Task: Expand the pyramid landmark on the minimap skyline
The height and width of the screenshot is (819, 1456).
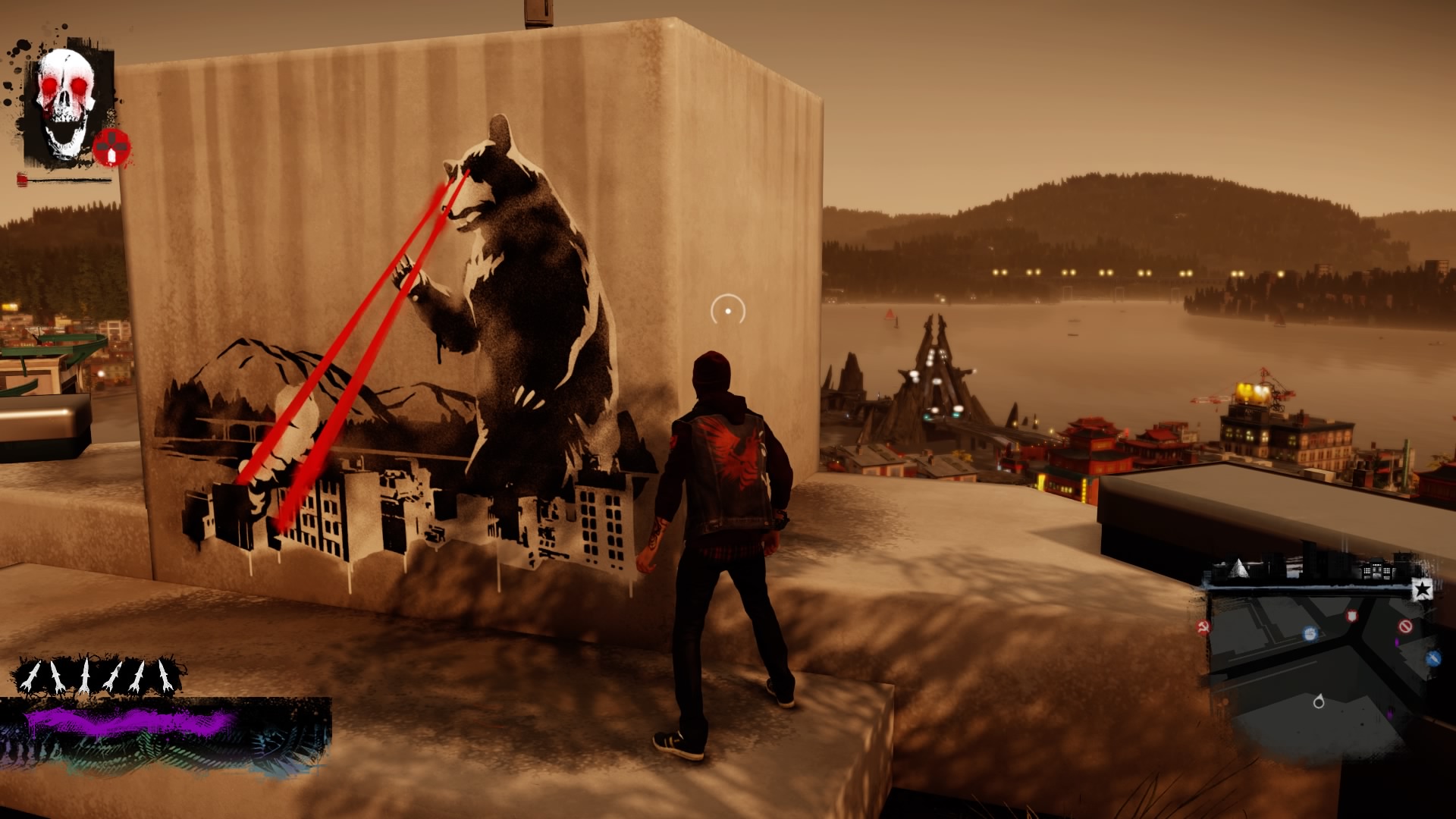Action: point(1238,568)
